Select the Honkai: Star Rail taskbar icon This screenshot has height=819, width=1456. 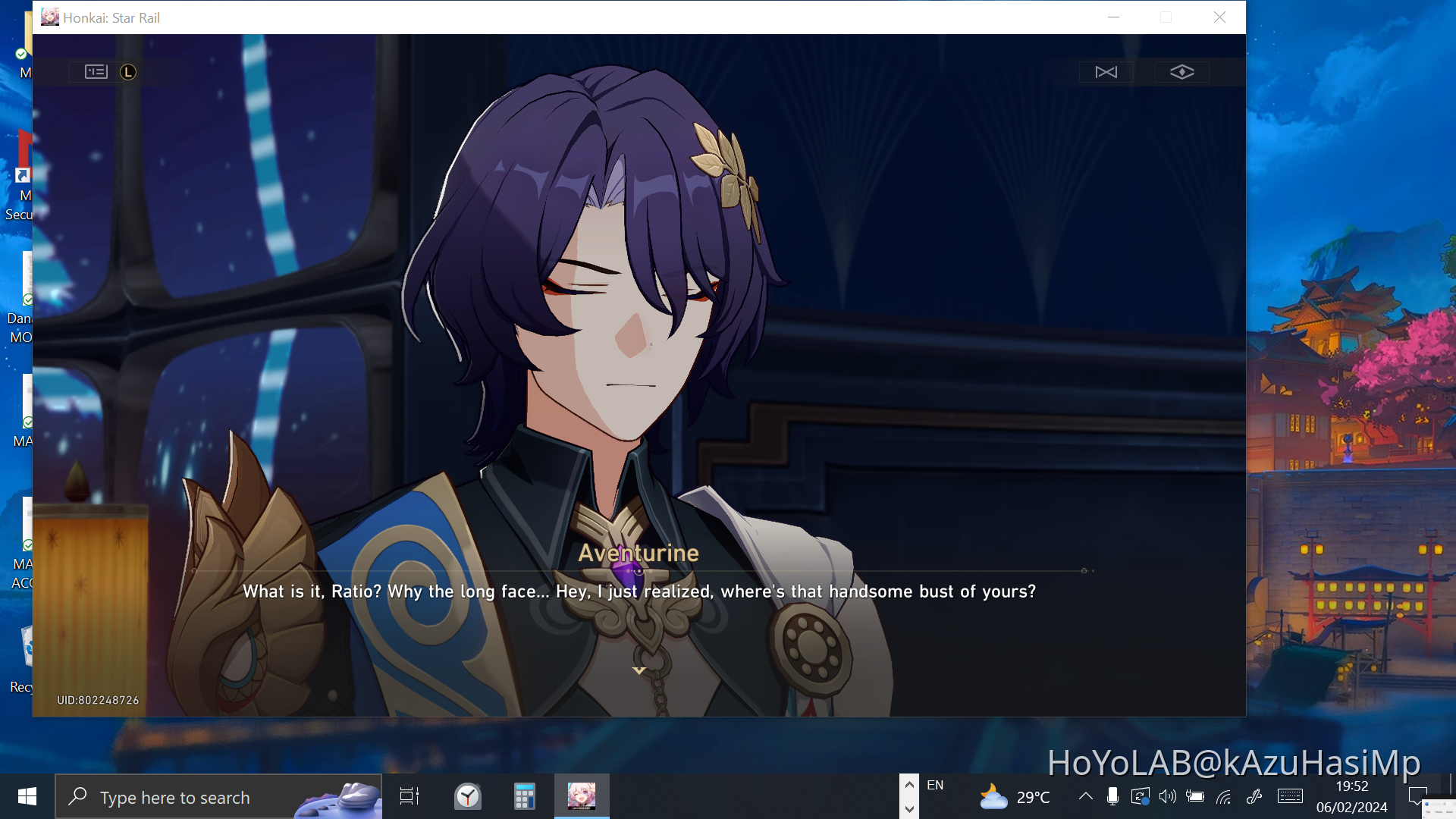(x=582, y=796)
